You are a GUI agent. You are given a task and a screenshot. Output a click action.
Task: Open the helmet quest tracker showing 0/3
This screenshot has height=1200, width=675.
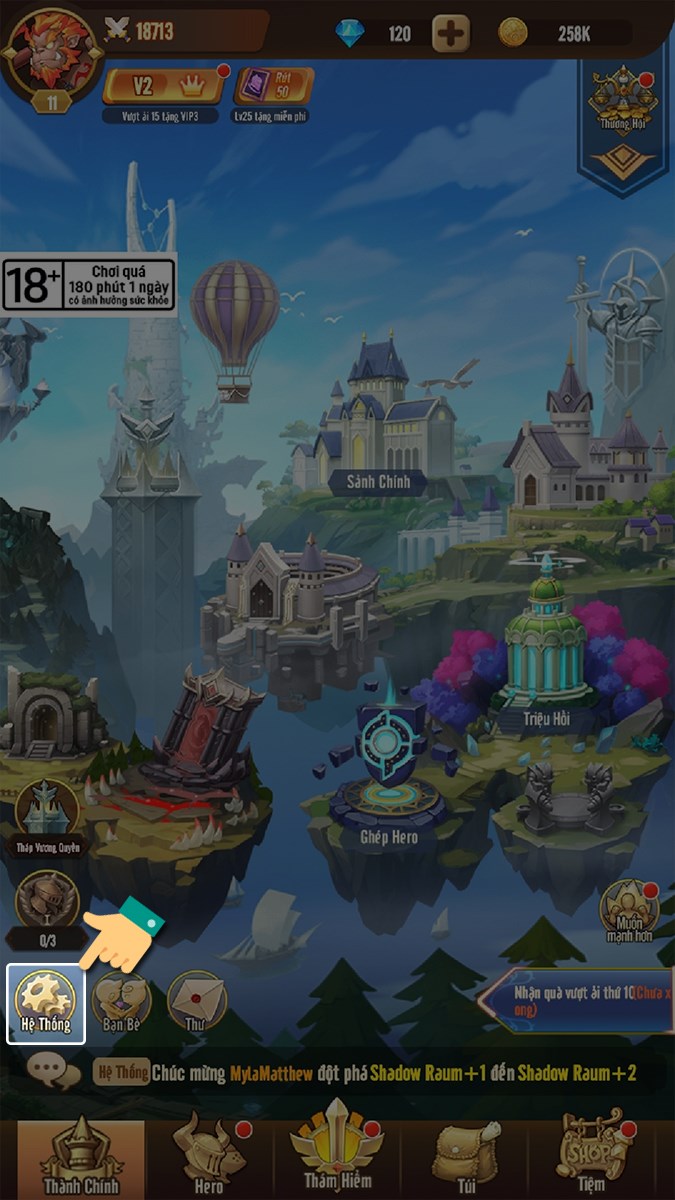click(x=47, y=905)
